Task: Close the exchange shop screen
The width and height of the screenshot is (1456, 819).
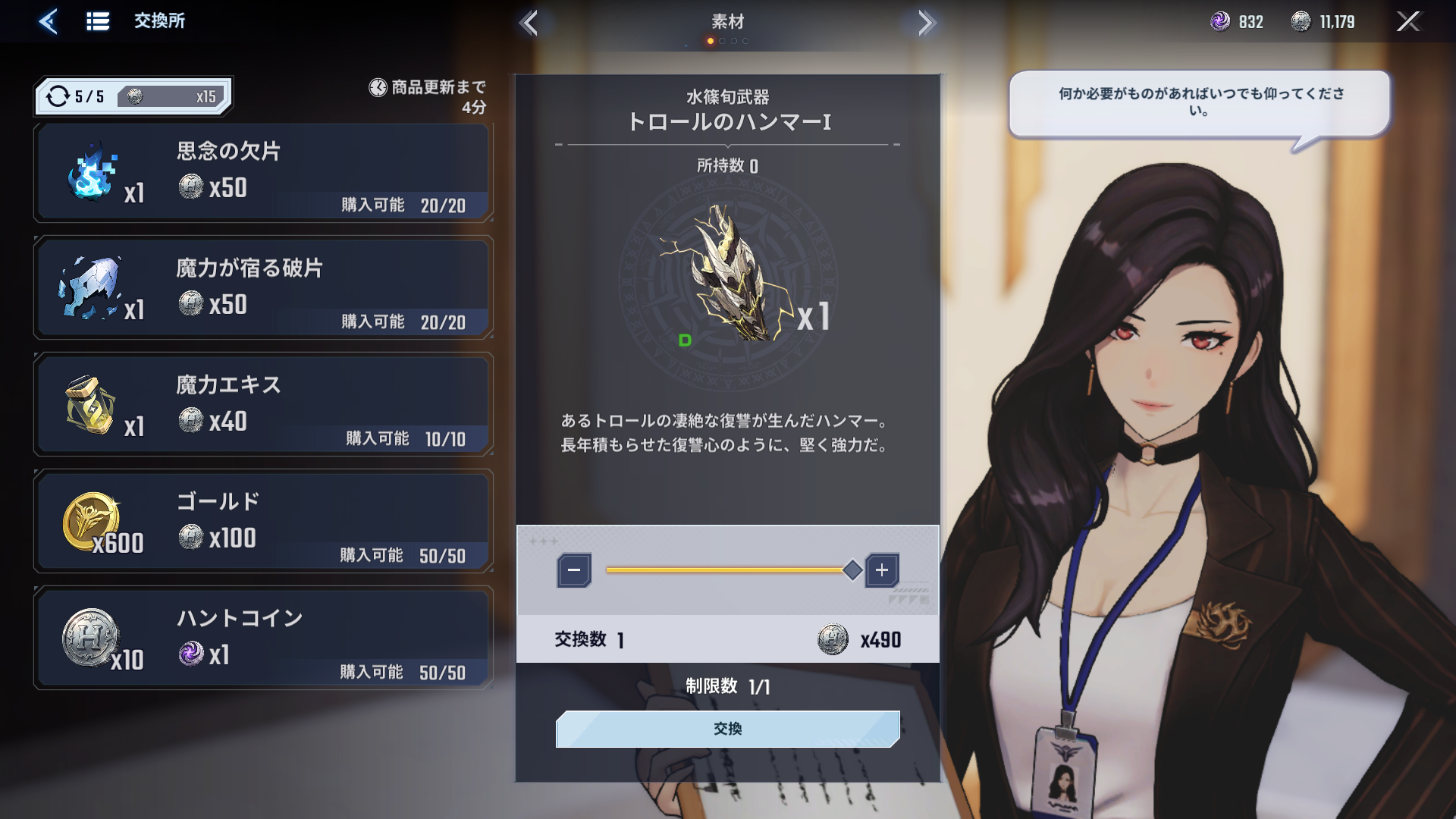Action: coord(1407,21)
